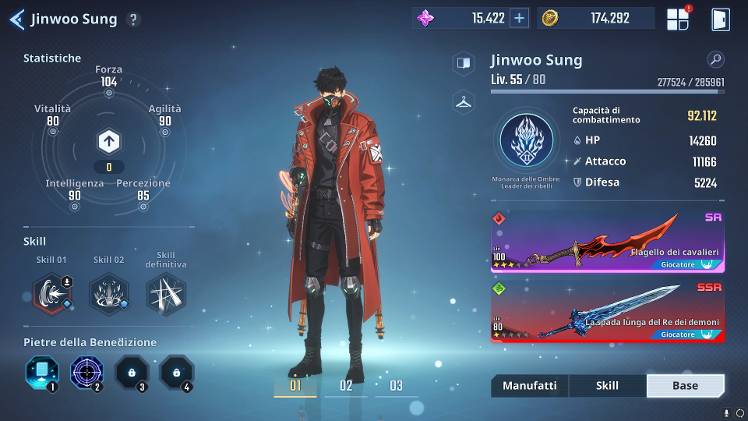This screenshot has height=421, width=748.
Task: Go back using the top-left arrow
Action: (x=16, y=18)
